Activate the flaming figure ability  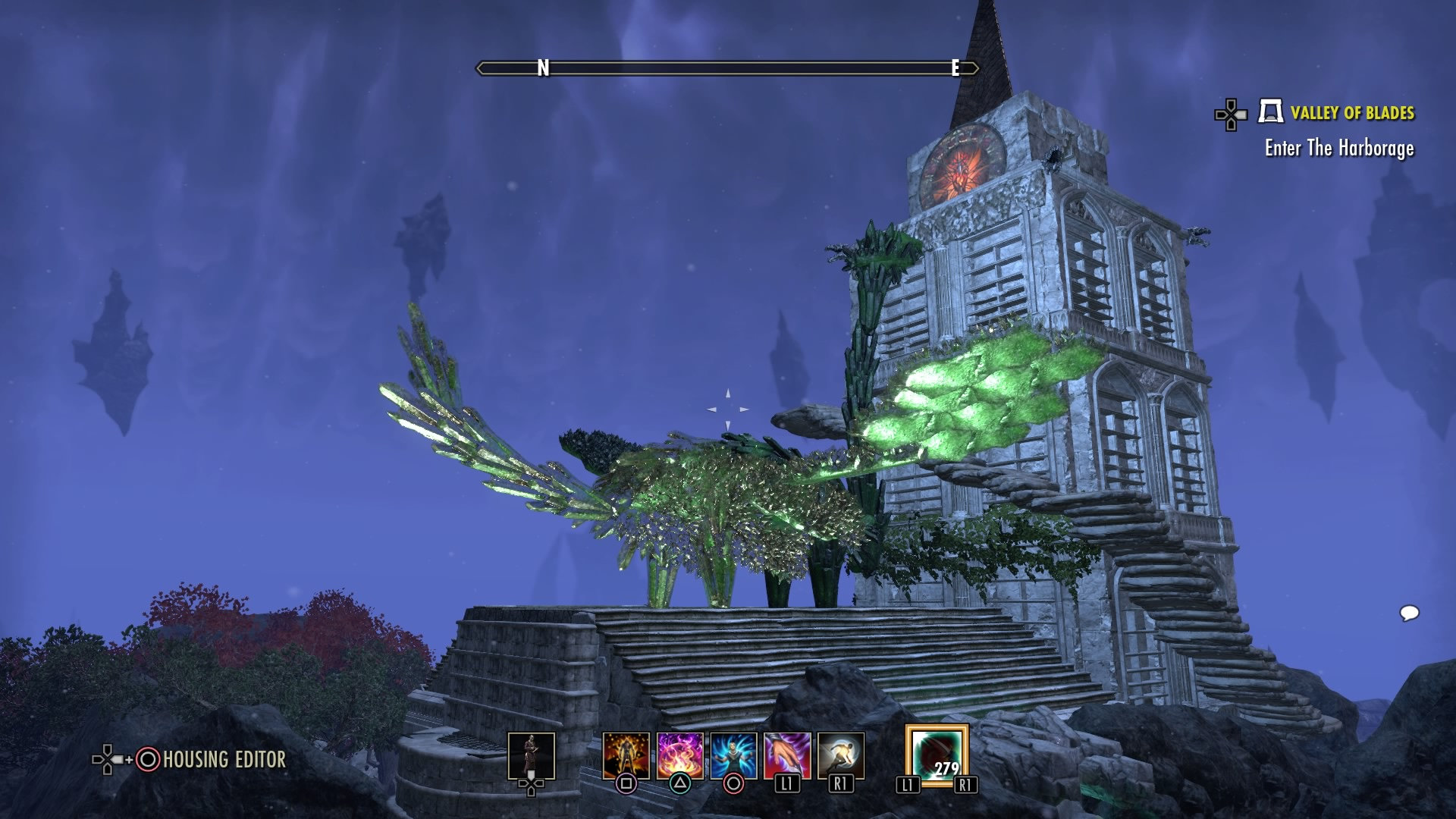point(626,755)
